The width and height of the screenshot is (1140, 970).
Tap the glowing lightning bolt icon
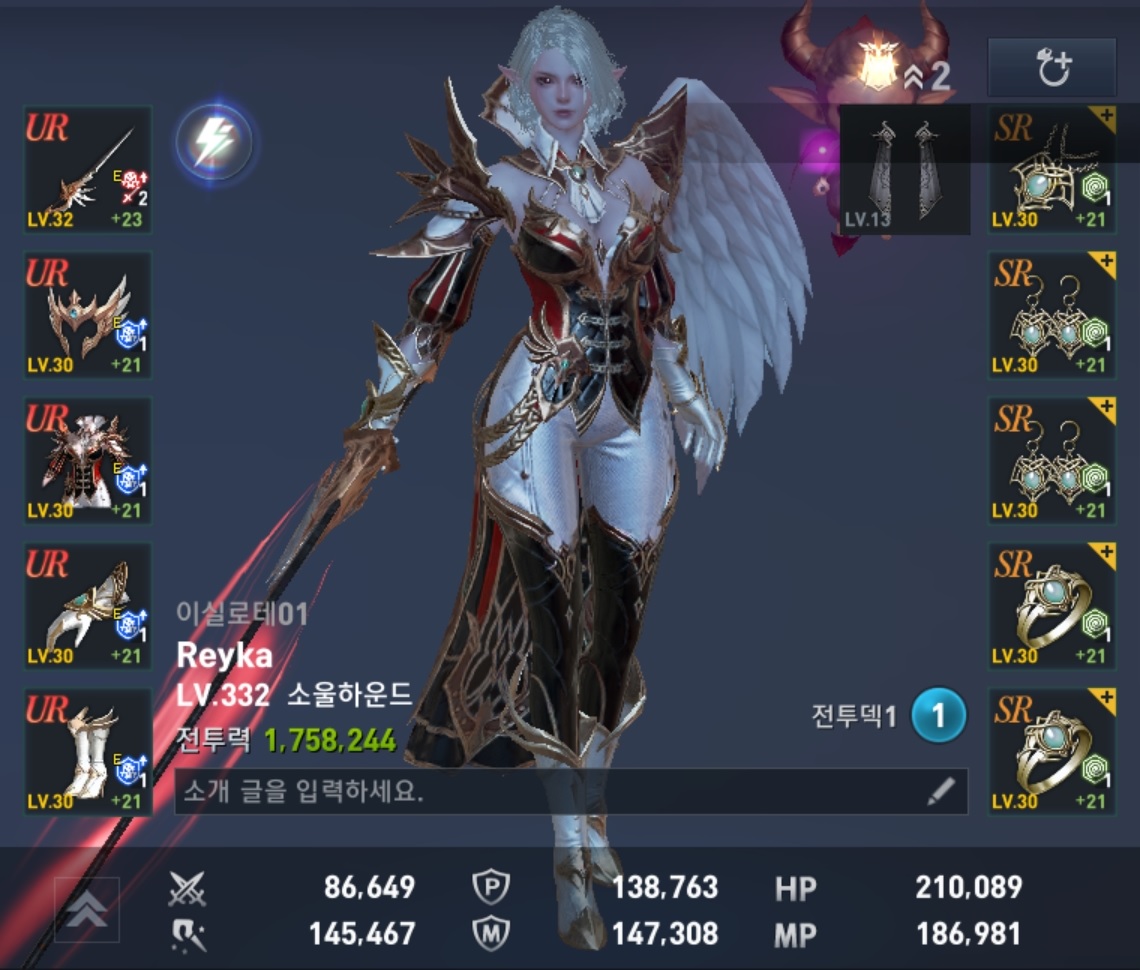(213, 143)
